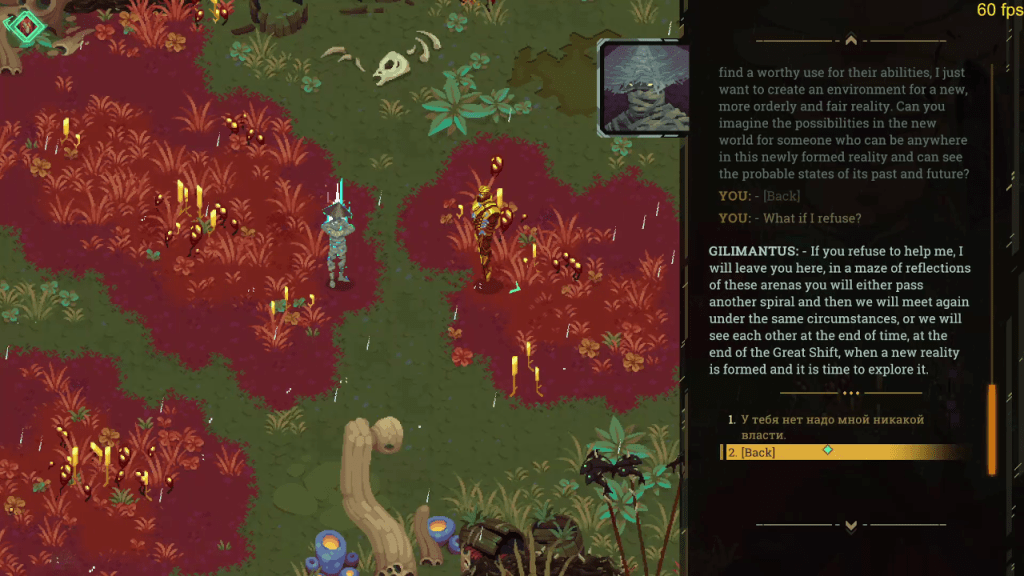
Task: Click Gilimantus's speaker portrait
Action: point(645,88)
